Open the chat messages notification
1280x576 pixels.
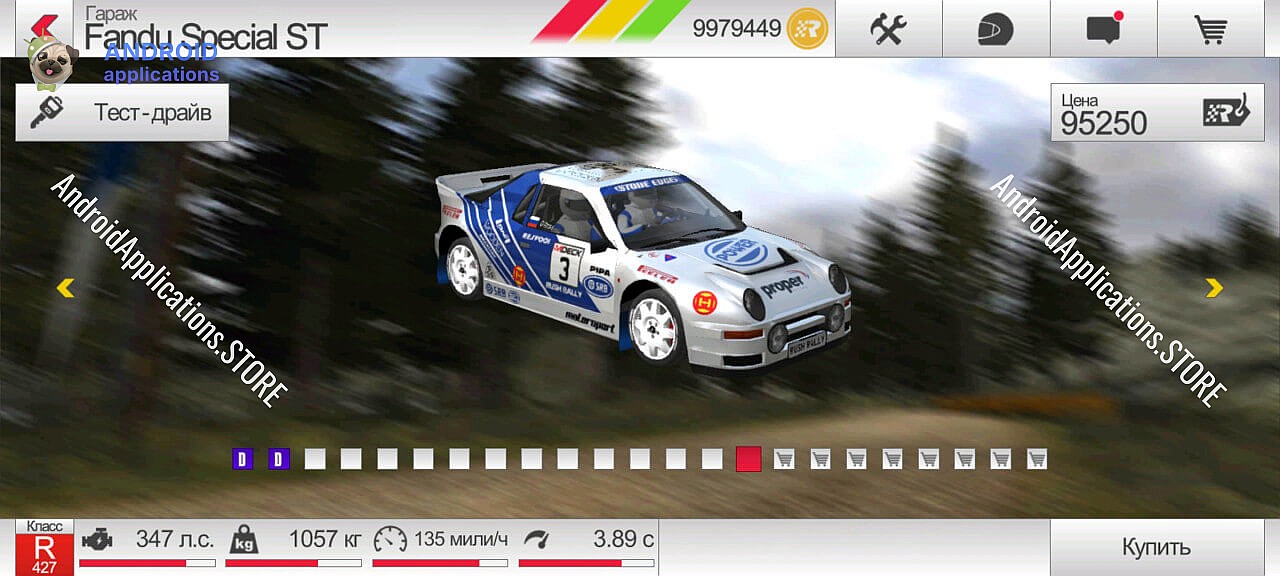(x=1103, y=29)
